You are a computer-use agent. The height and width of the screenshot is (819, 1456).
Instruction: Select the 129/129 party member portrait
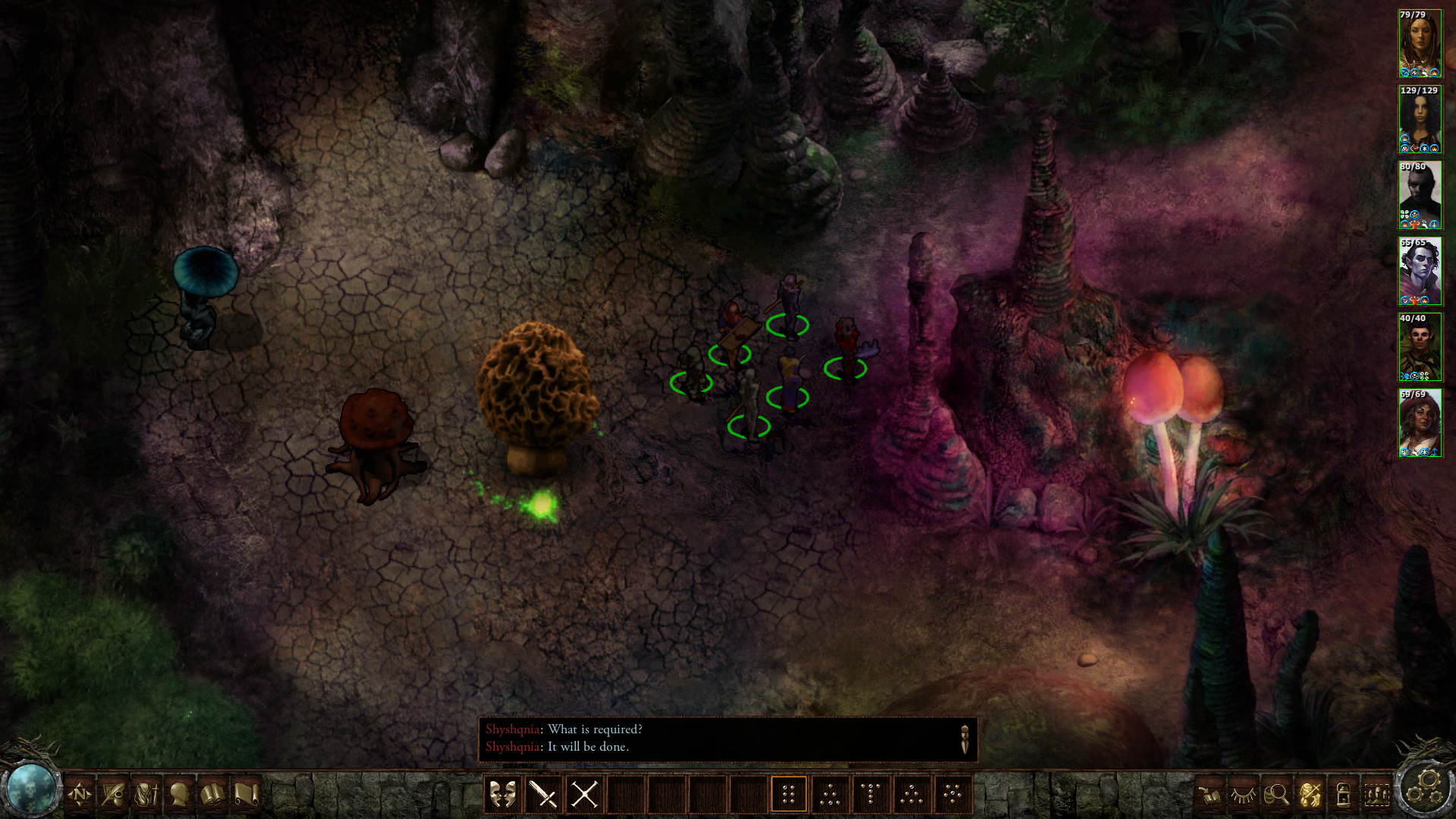pos(1420,120)
